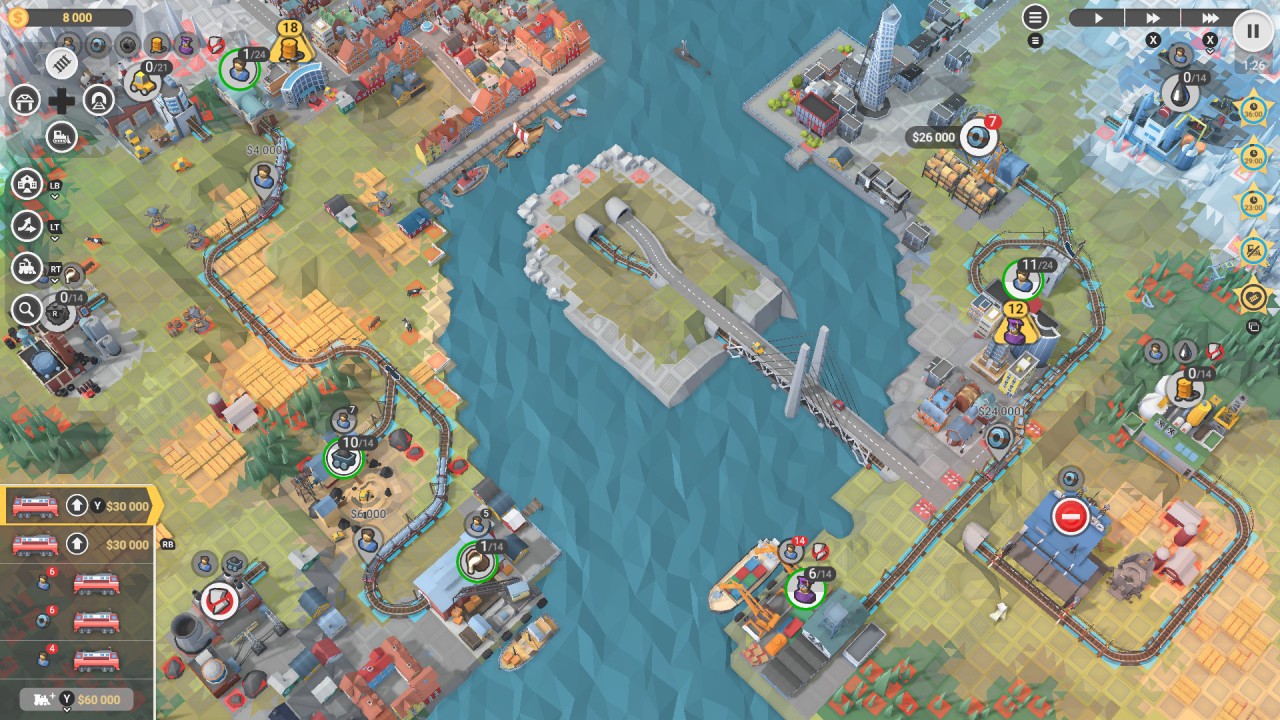Select the bulldozer demolish tool
This screenshot has width=1280, height=720.
click(x=62, y=135)
